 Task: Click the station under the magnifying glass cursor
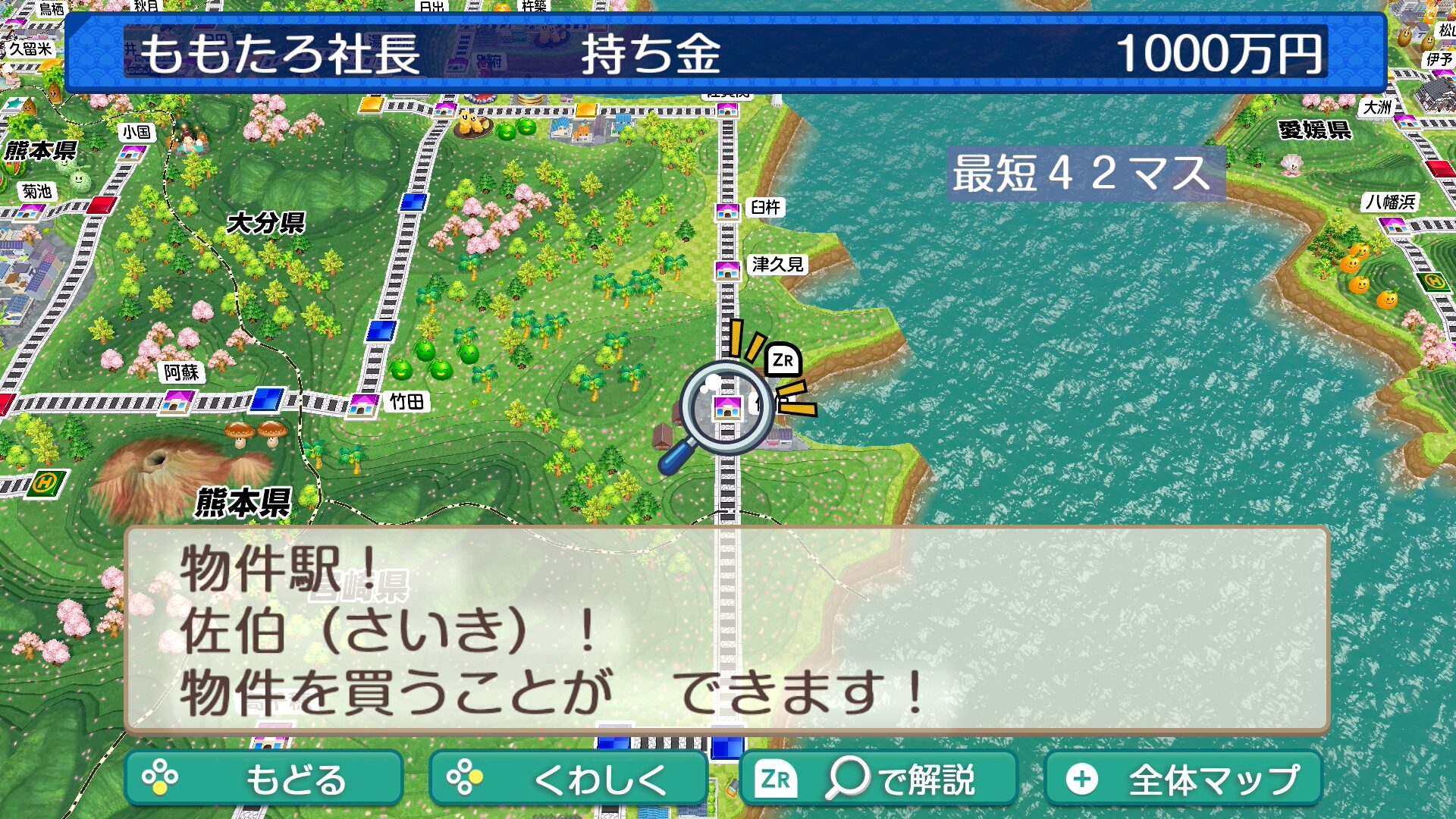click(x=727, y=408)
